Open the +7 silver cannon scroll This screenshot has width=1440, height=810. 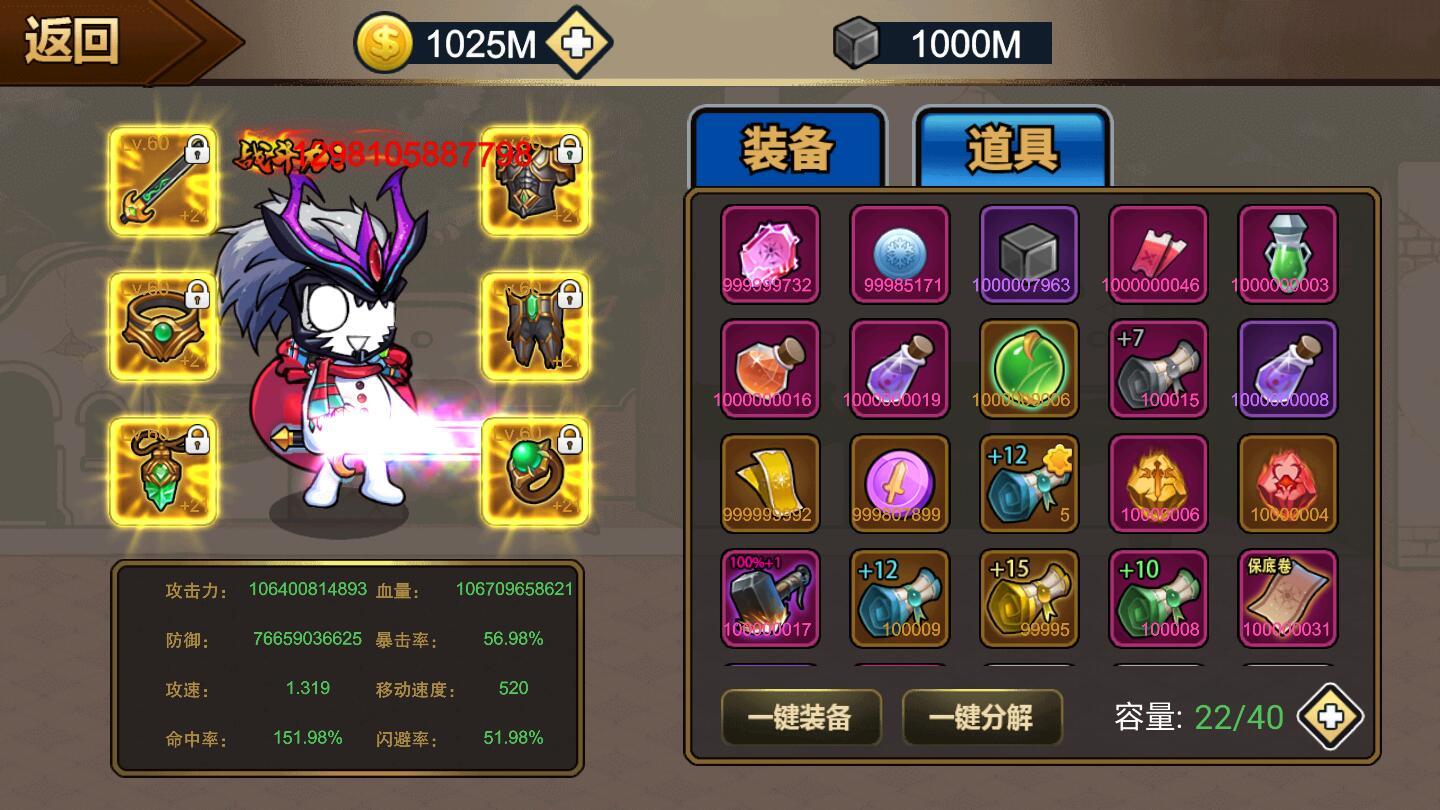click(1158, 370)
